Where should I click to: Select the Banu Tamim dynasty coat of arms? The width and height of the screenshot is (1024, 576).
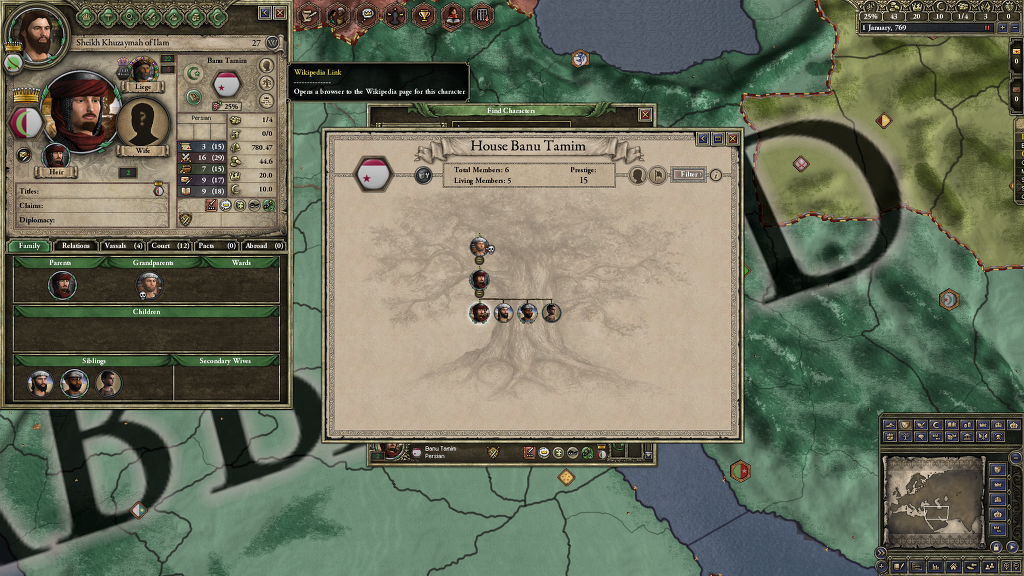373,175
